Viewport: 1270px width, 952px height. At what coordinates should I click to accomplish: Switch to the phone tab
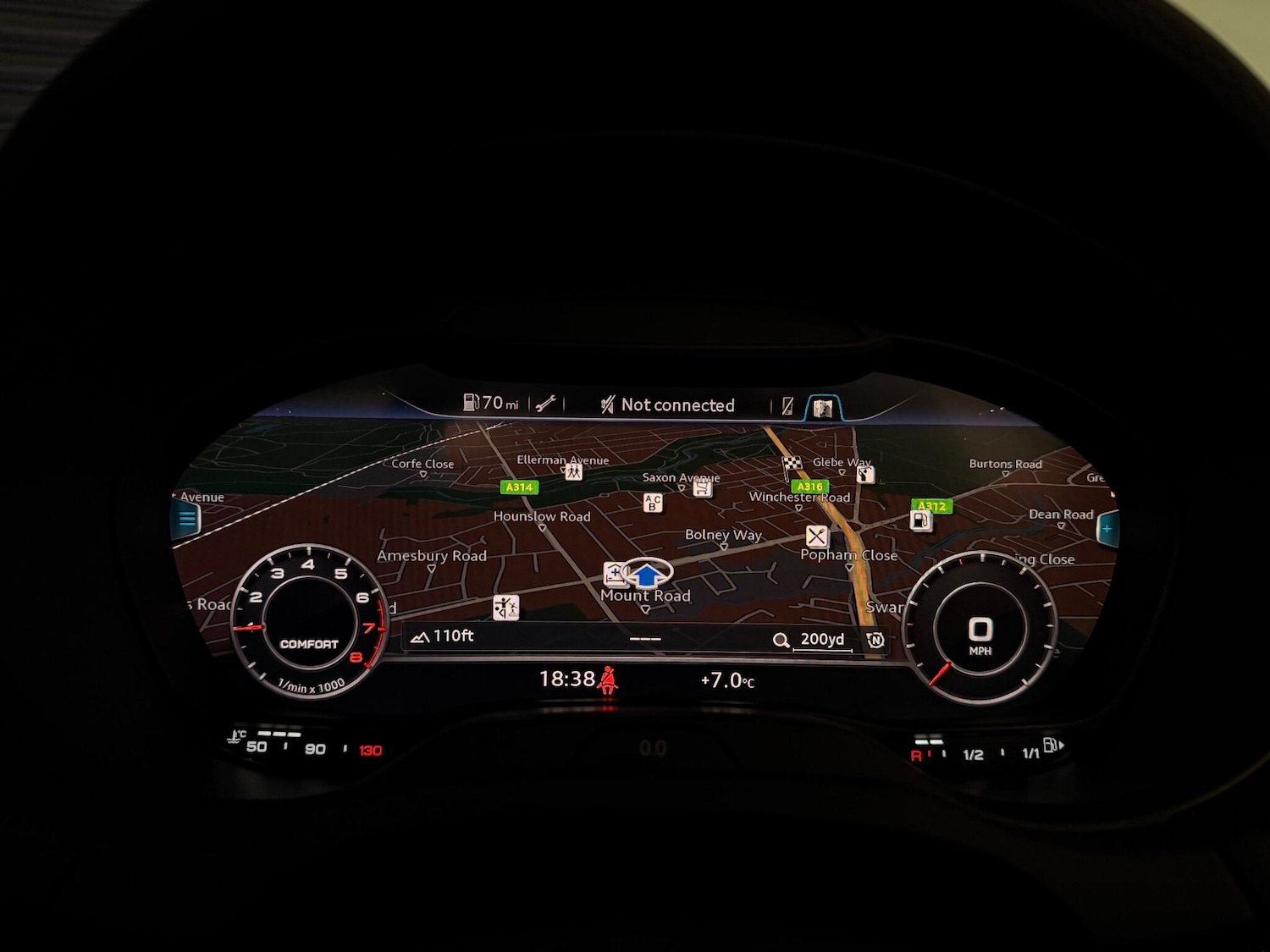pyautogui.click(x=787, y=406)
